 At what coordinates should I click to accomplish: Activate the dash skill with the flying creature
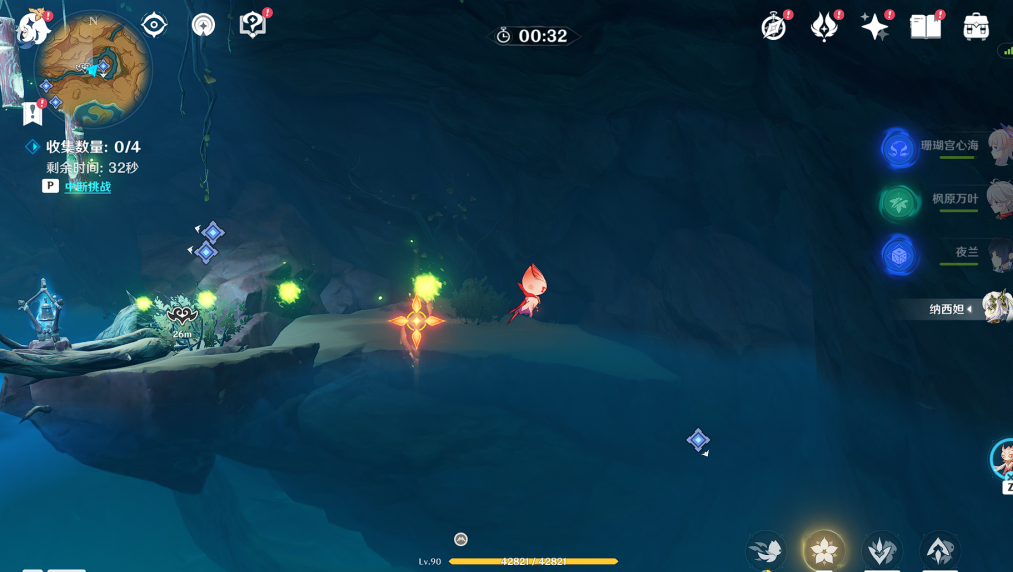point(766,551)
